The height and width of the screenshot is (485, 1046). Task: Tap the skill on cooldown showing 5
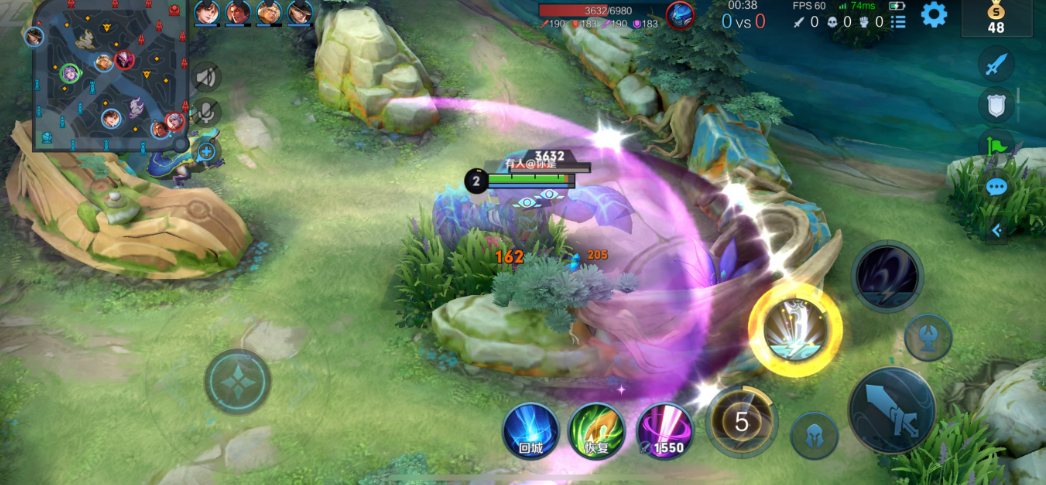click(741, 422)
